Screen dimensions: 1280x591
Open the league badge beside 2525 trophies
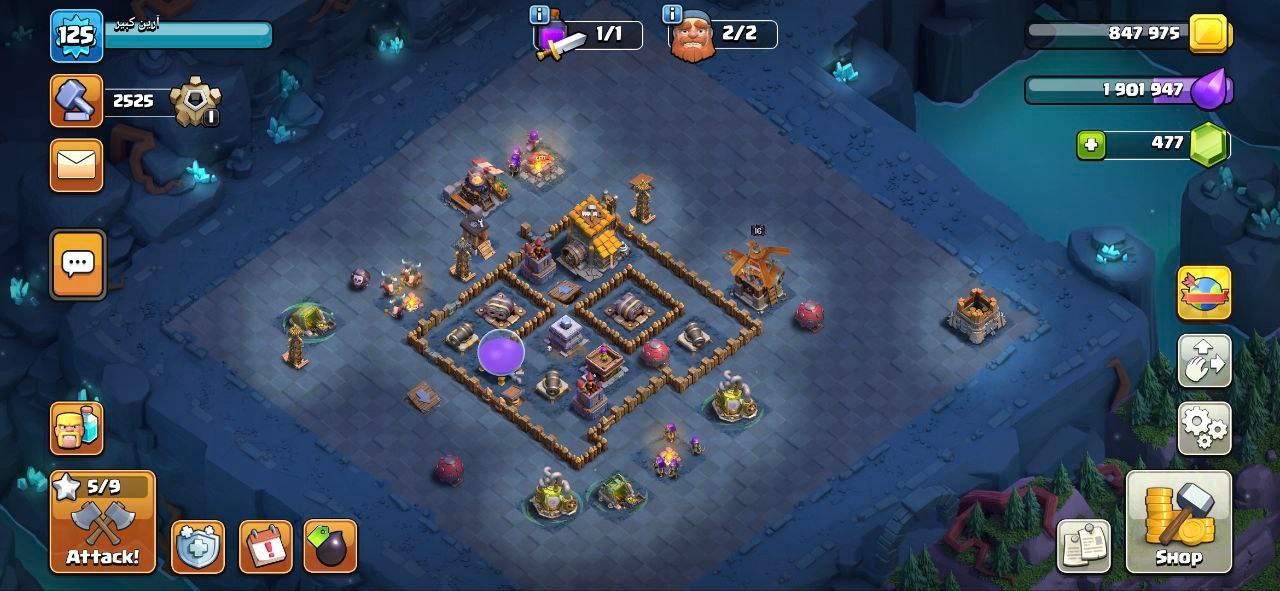point(194,102)
